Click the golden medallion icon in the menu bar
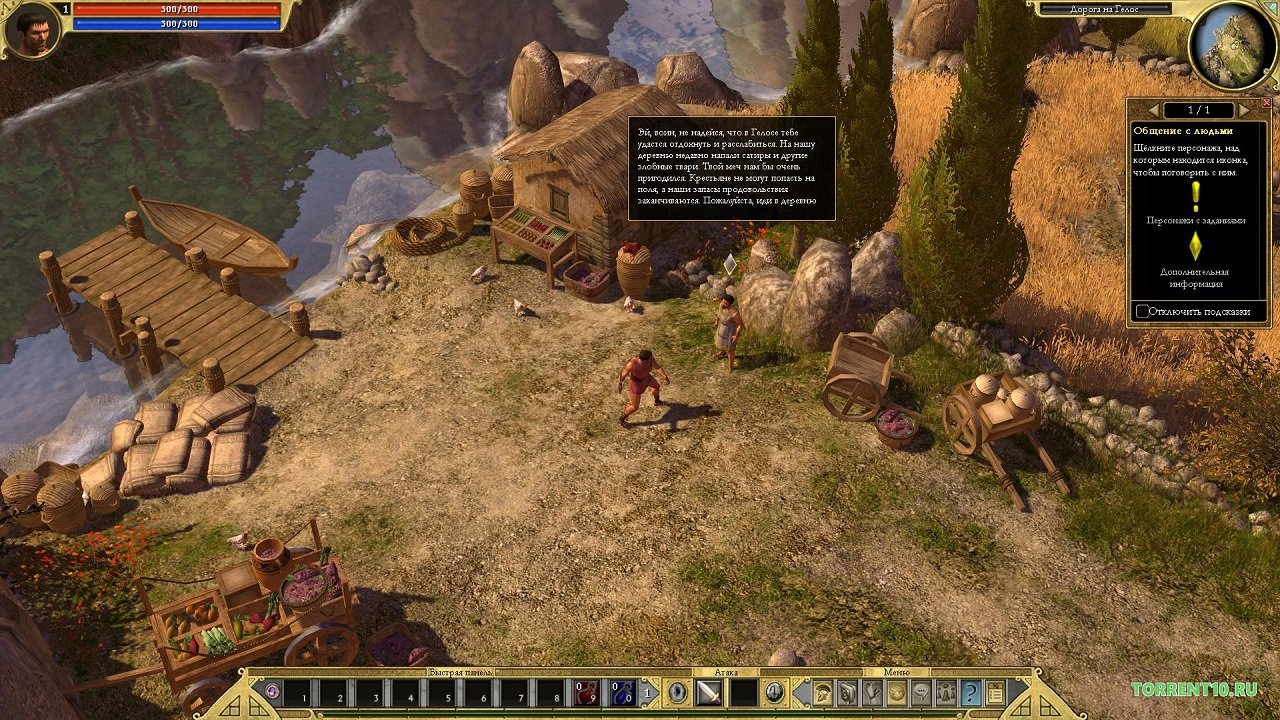Viewport: 1280px width, 720px height. pyautogui.click(x=897, y=693)
